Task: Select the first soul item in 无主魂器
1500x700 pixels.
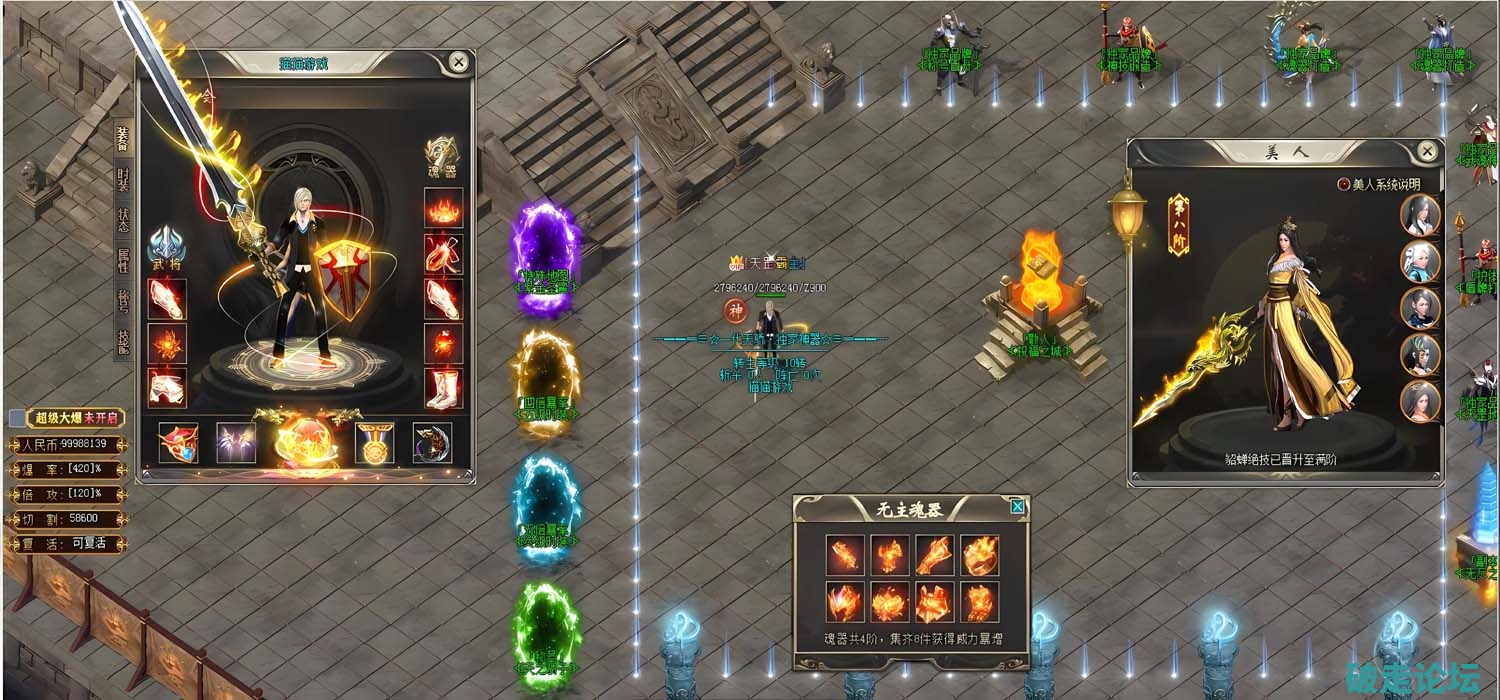Action: pyautogui.click(x=845, y=555)
